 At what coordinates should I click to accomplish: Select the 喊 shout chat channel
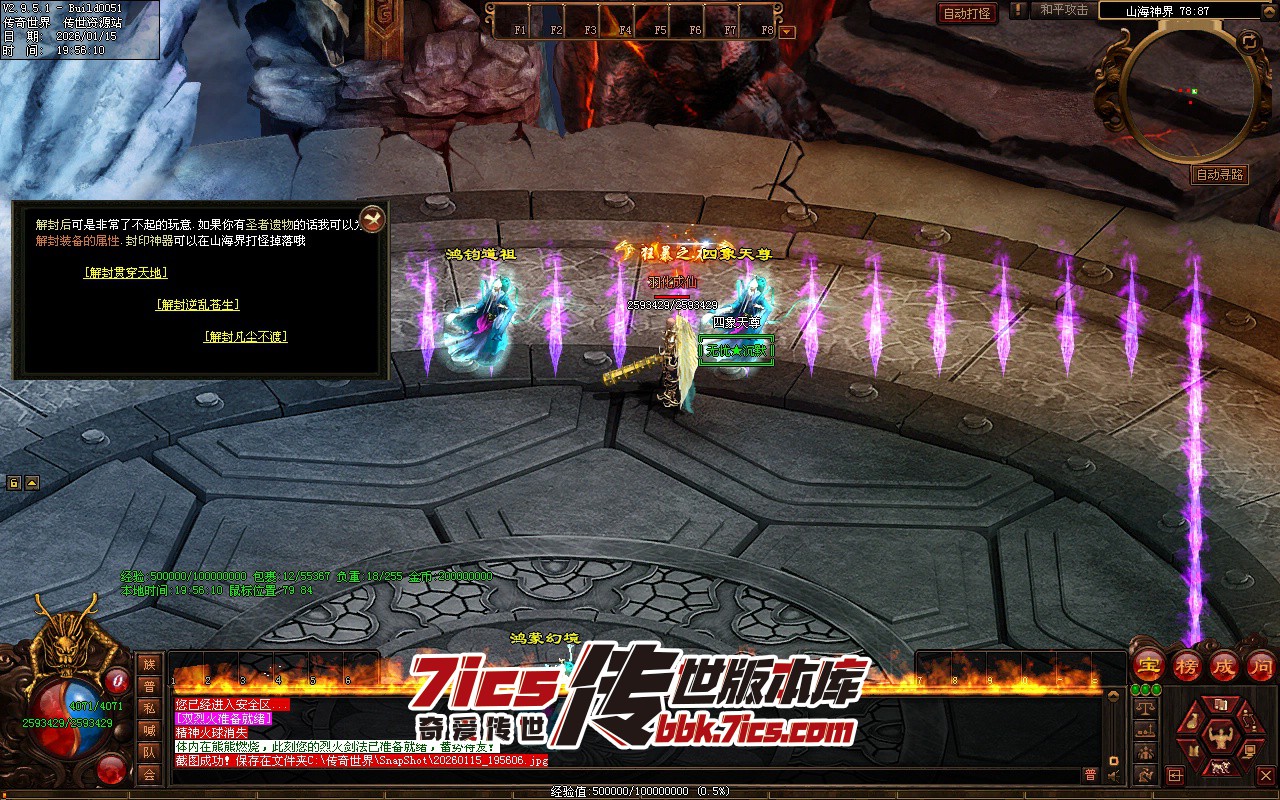point(149,730)
